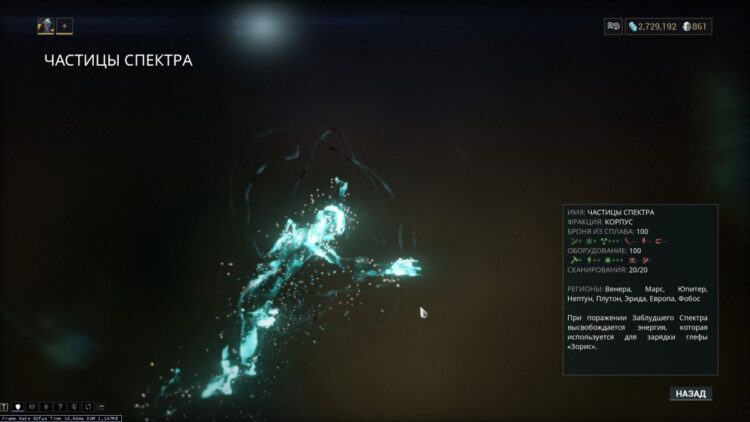Select the shield chat tab
Image resolution: width=750 pixels, height=422 pixels.
[x=19, y=407]
